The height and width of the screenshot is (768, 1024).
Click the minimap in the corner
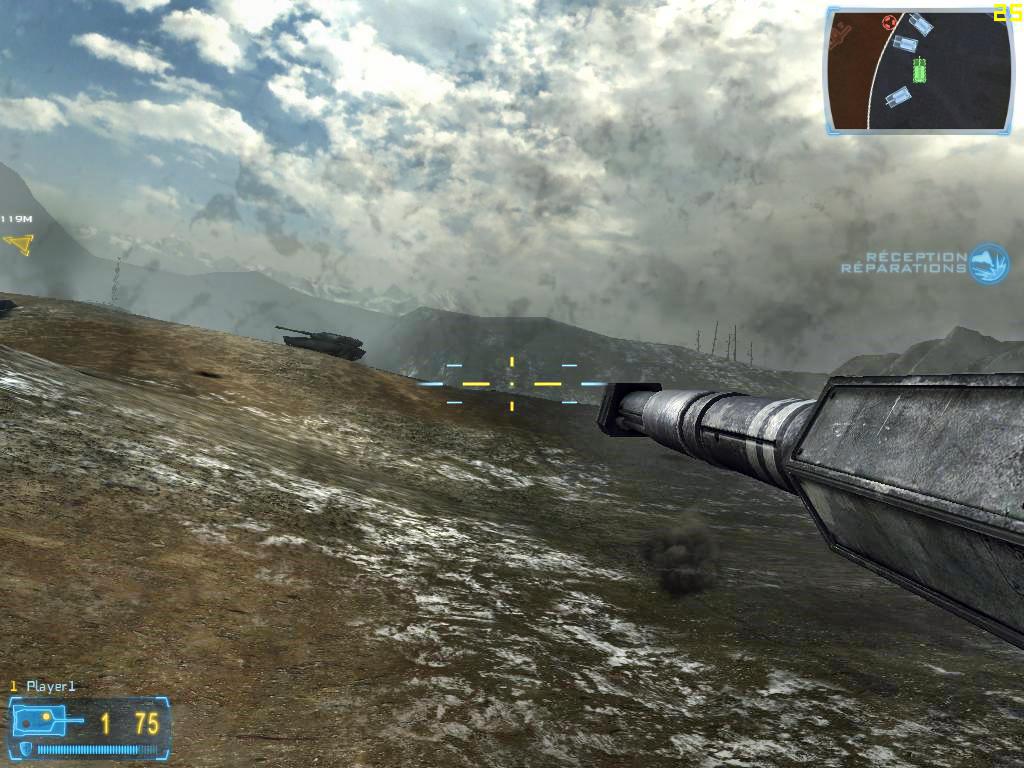pyautogui.click(x=919, y=71)
